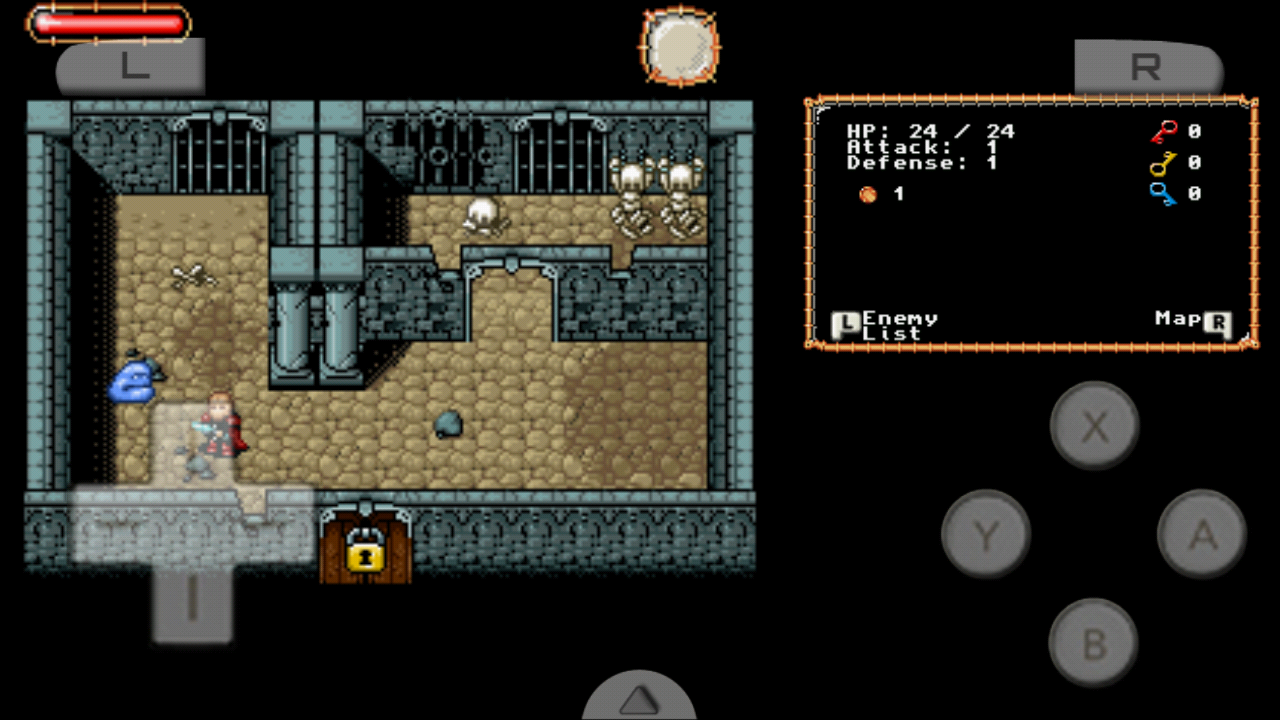Click the round drum item icon at top
The height and width of the screenshot is (720, 1280).
tap(679, 47)
